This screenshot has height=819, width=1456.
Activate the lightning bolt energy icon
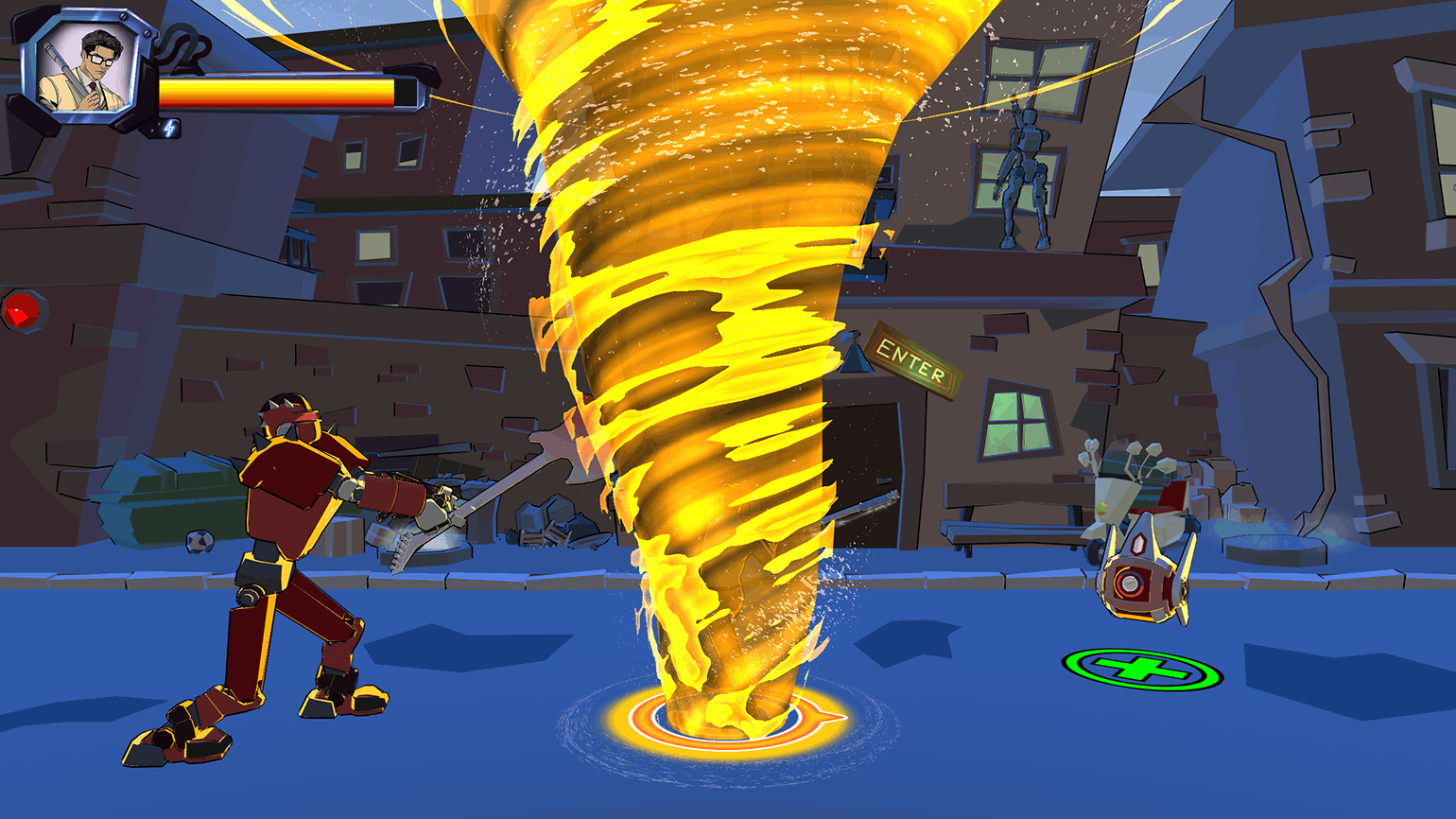(170, 128)
